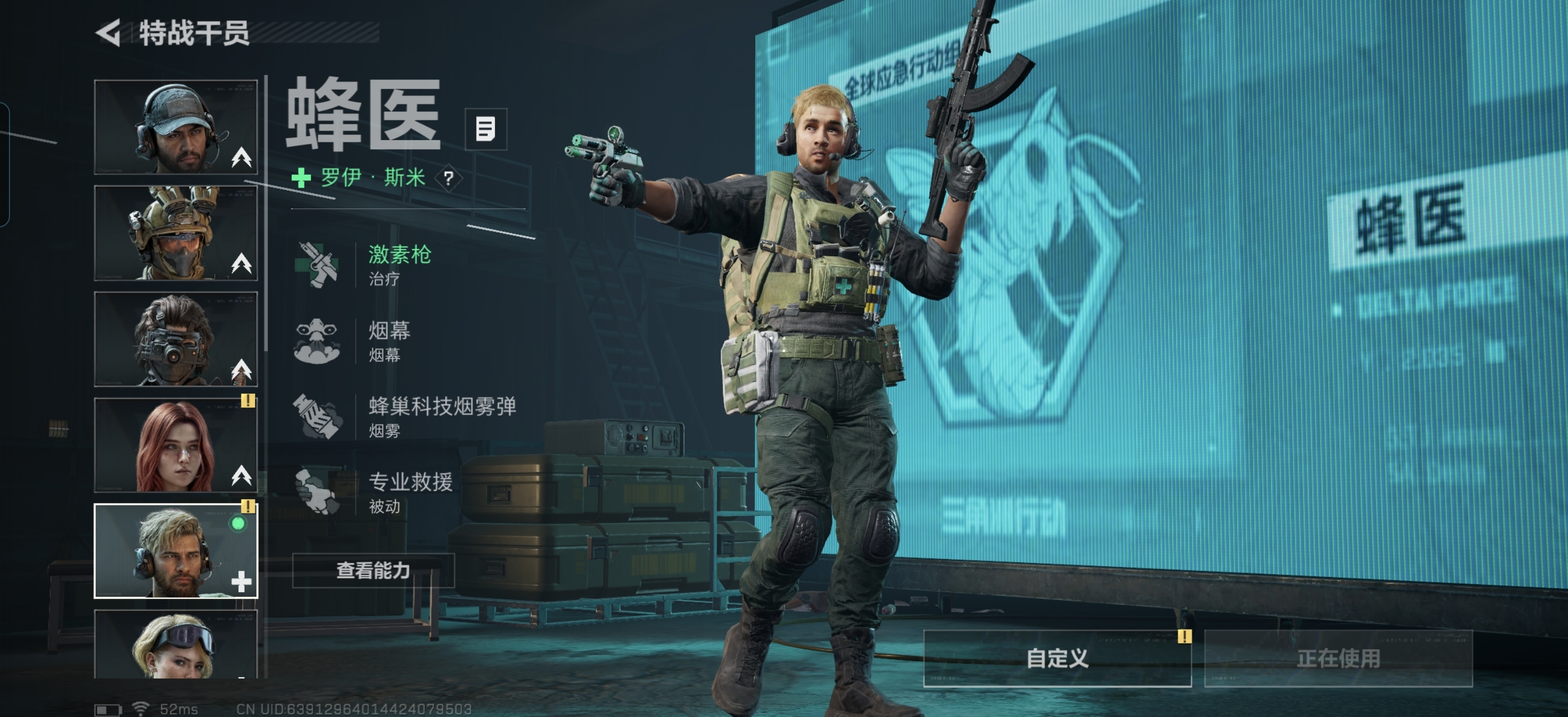1568x717 pixels.
Task: View the 烟幕 smoke ability
Action: (x=390, y=341)
